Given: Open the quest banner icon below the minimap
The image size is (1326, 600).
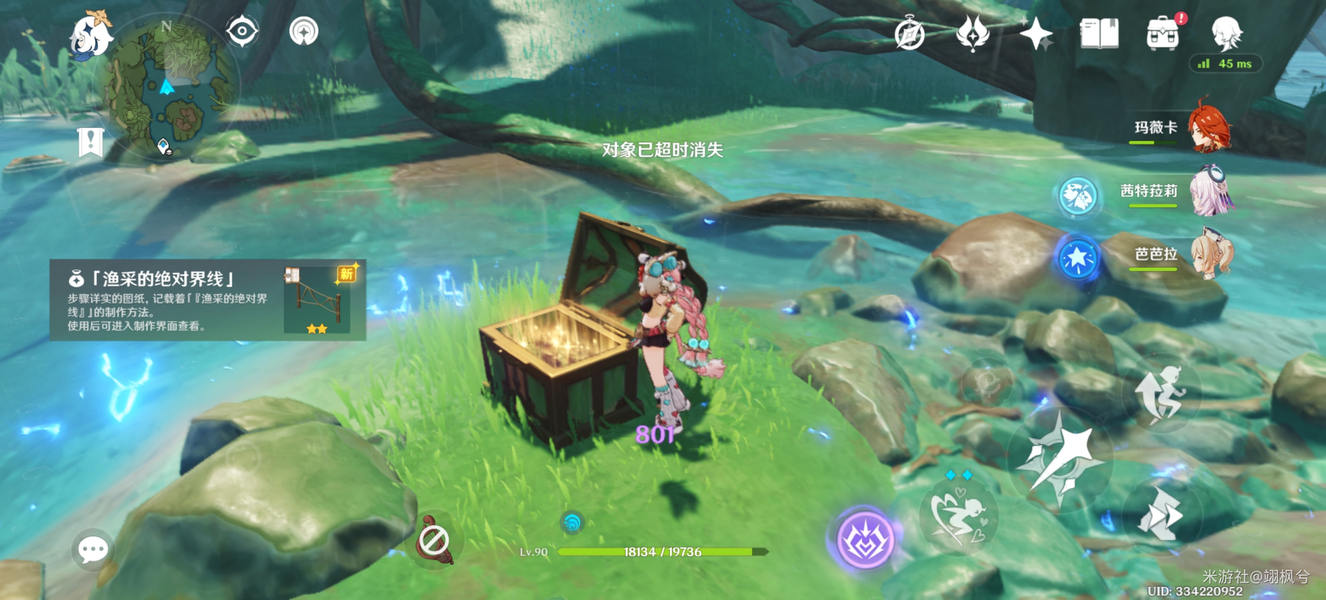Looking at the screenshot, I should click(x=91, y=142).
